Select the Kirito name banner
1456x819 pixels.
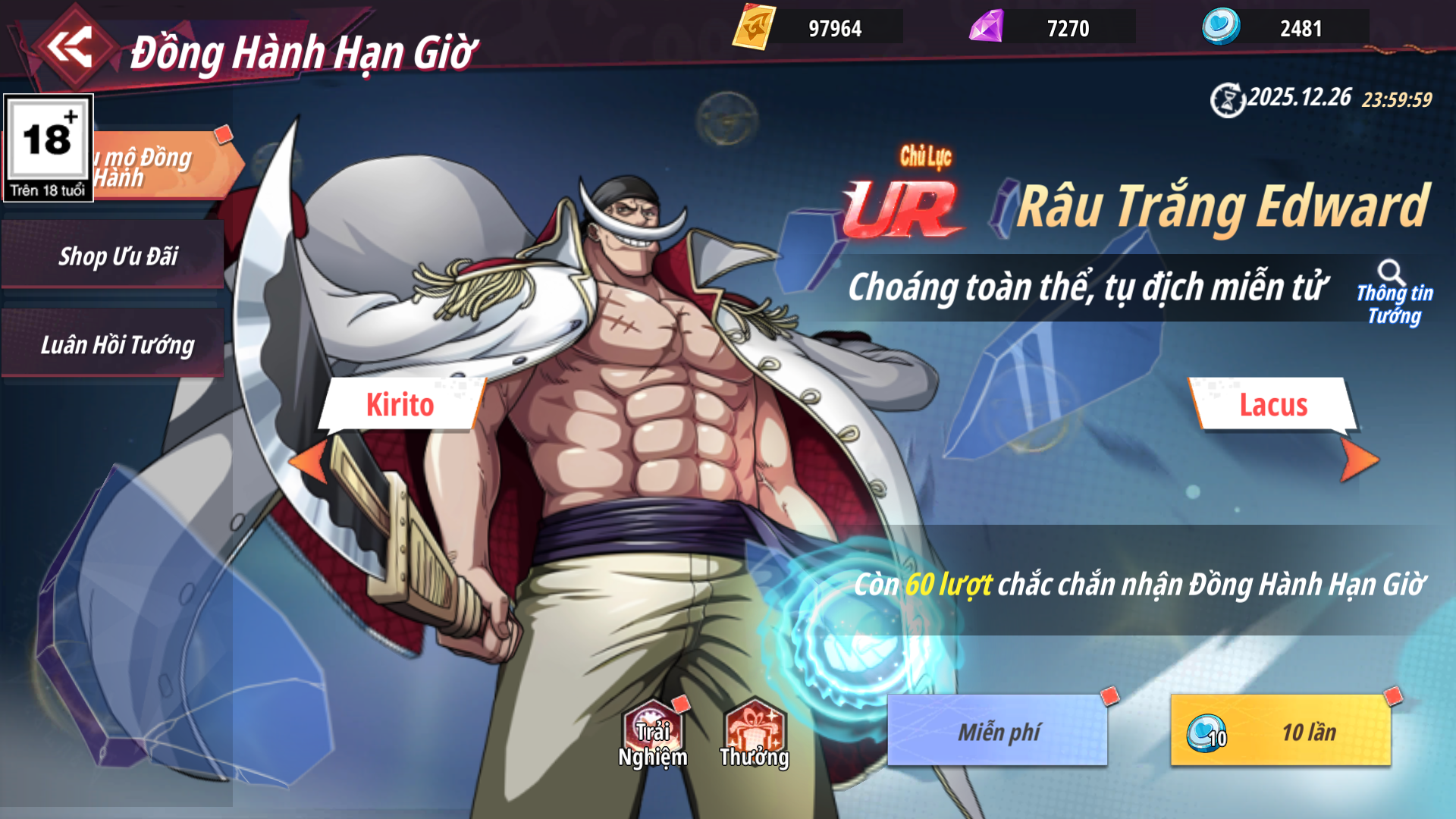pyautogui.click(x=400, y=404)
